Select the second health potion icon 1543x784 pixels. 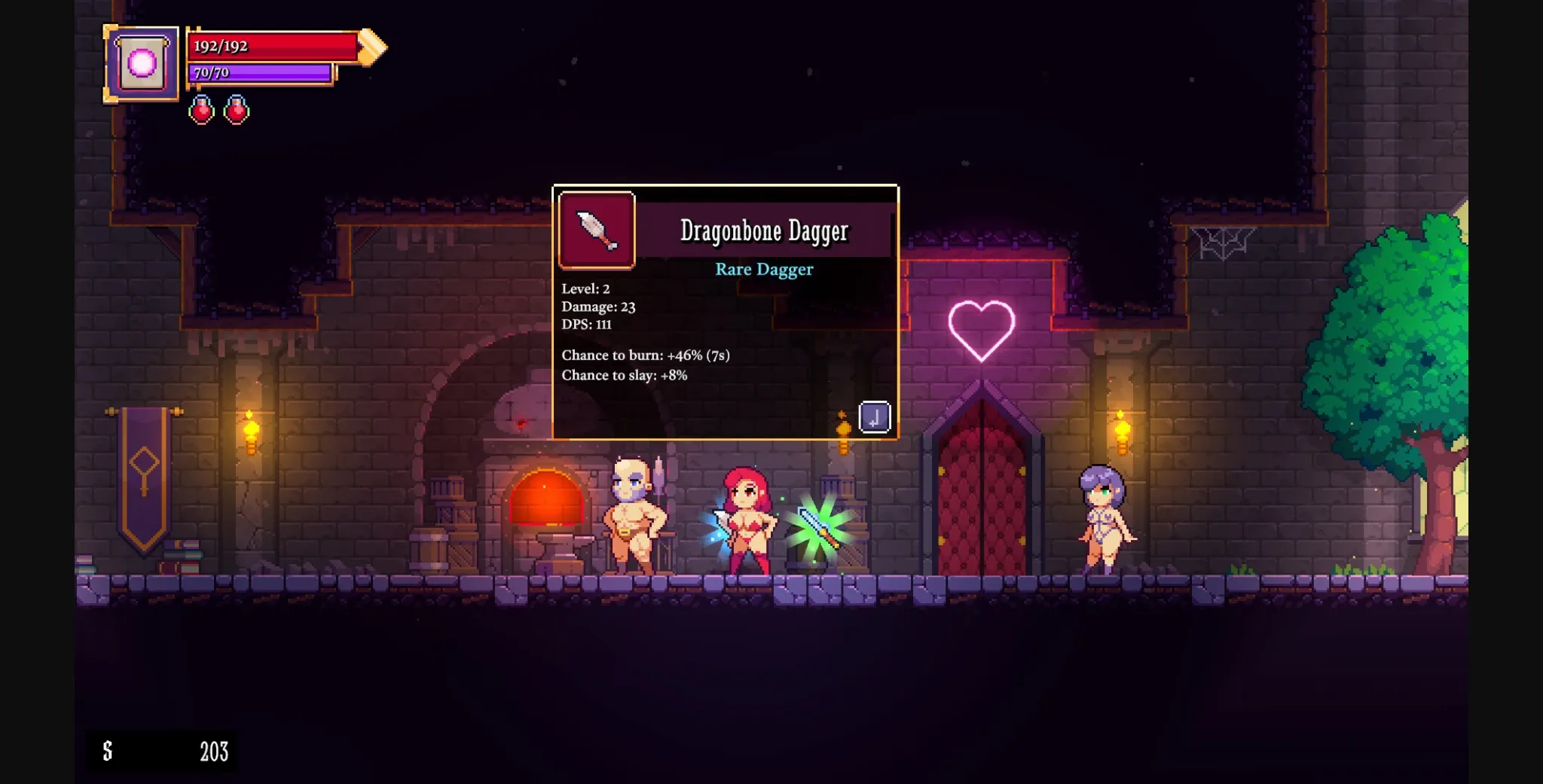(236, 108)
